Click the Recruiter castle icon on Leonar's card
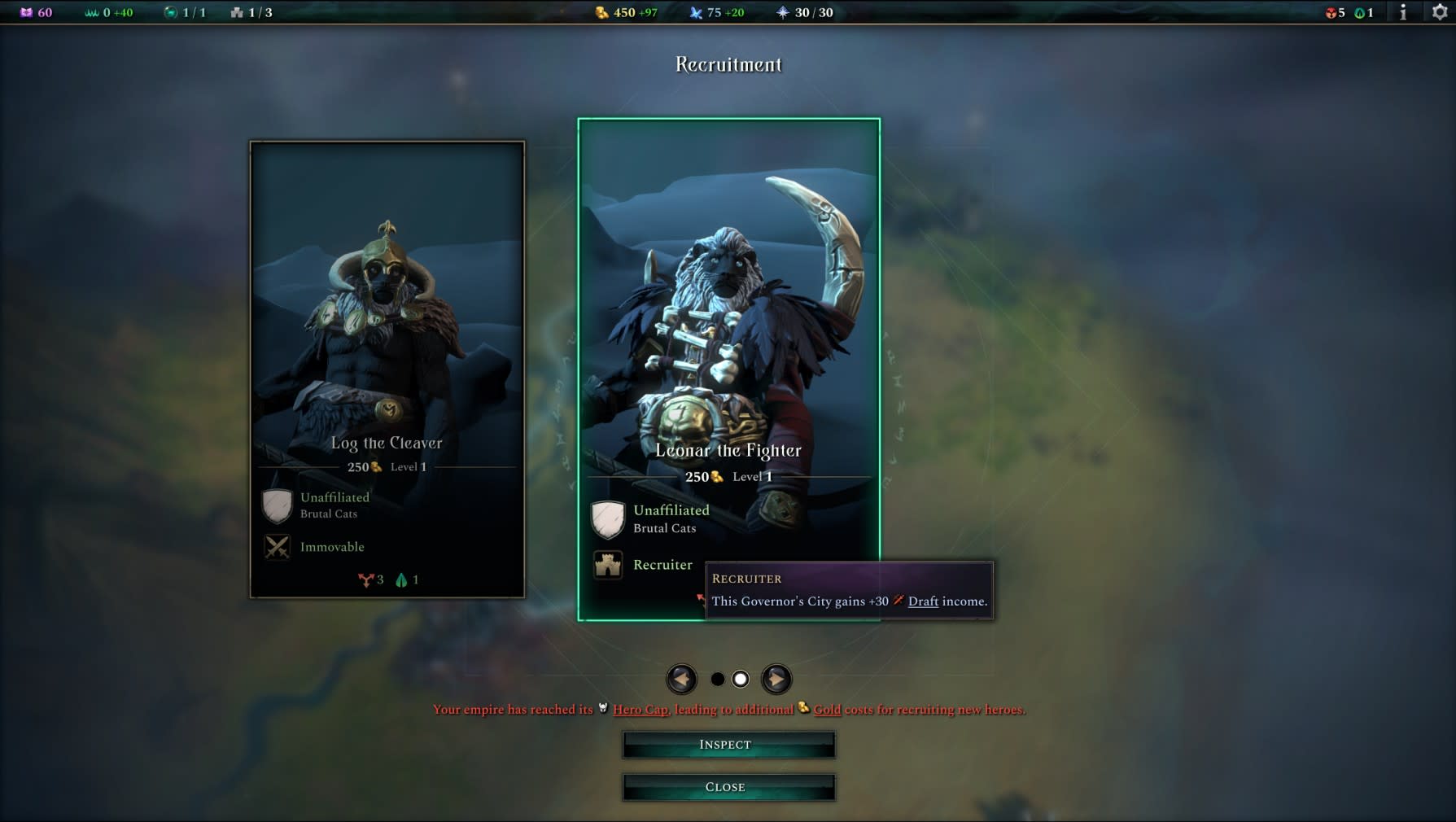This screenshot has height=822, width=1456. (607, 565)
